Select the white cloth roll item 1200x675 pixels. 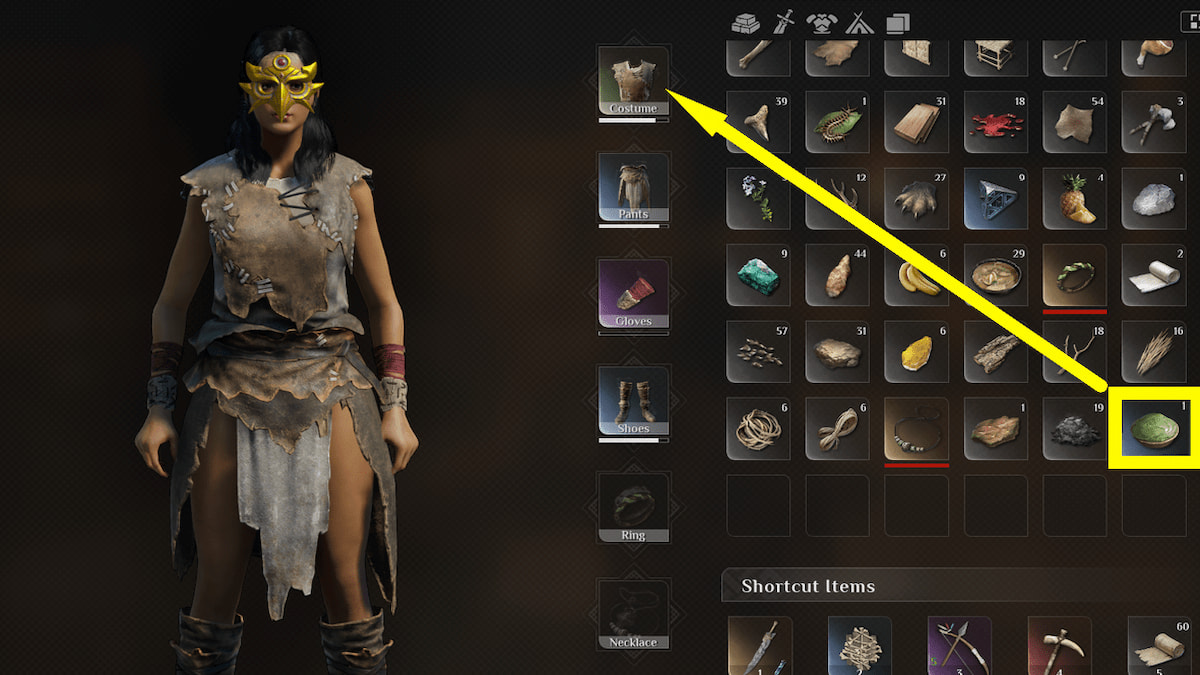click(1153, 276)
